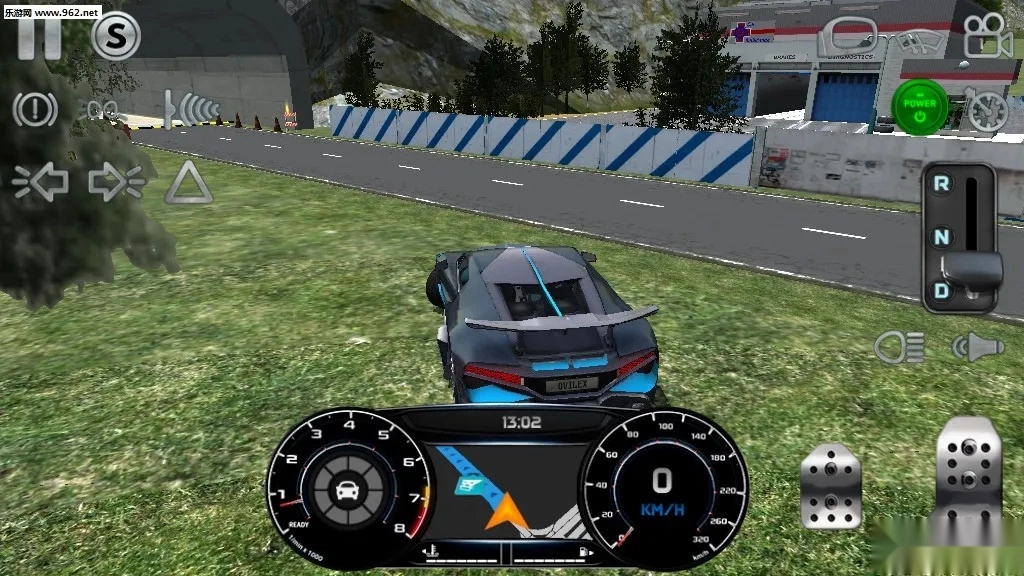The height and width of the screenshot is (576, 1024).
Task: Select D on the gear shifter
Action: click(x=941, y=291)
